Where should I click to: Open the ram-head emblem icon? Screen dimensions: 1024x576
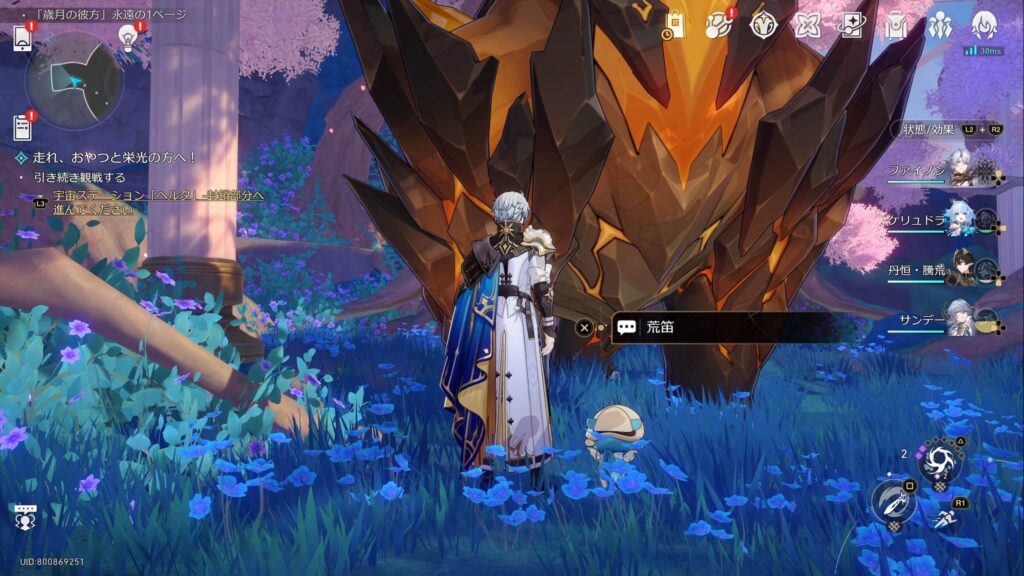[763, 26]
